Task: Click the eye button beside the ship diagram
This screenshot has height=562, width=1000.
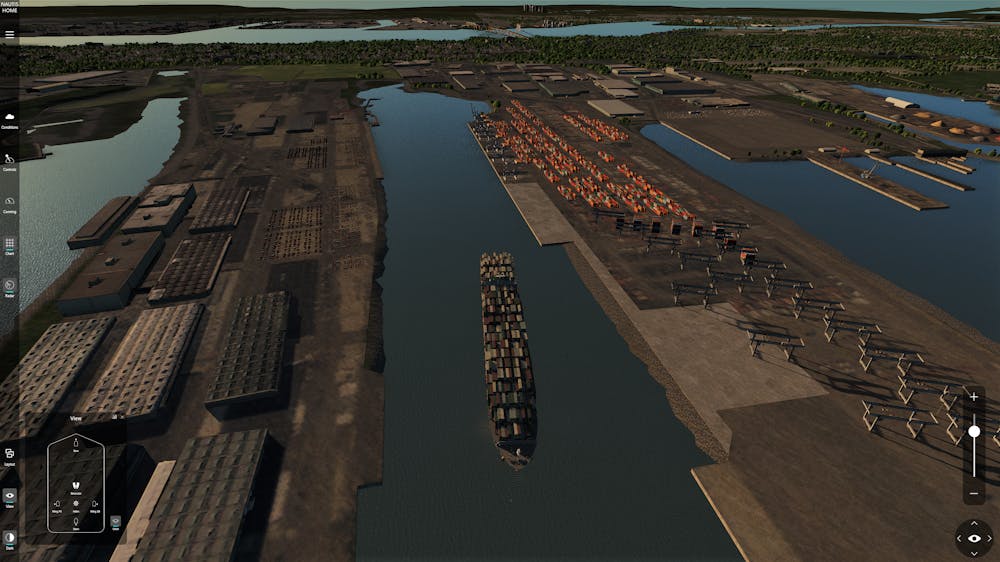Action: click(x=116, y=521)
